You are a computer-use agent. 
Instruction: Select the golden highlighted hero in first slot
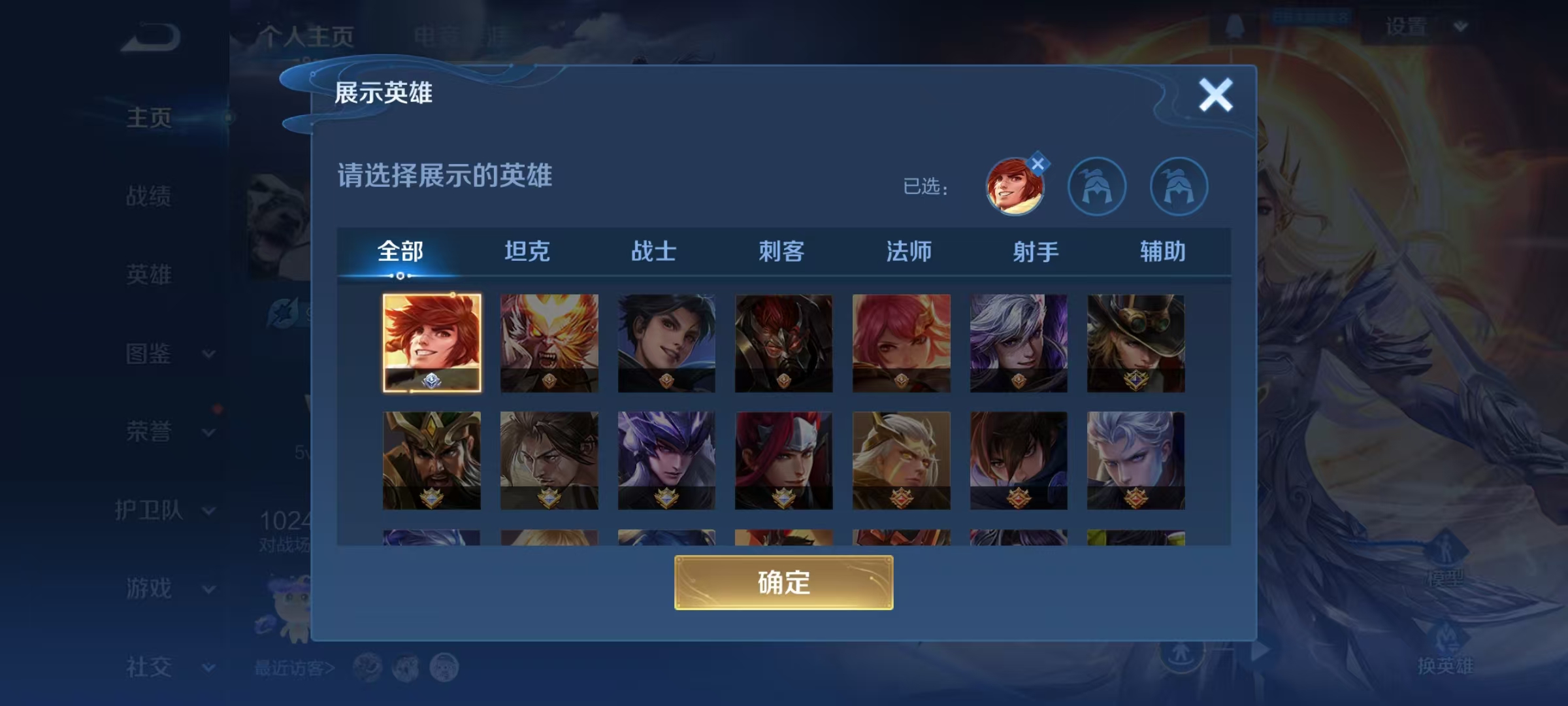tap(432, 345)
